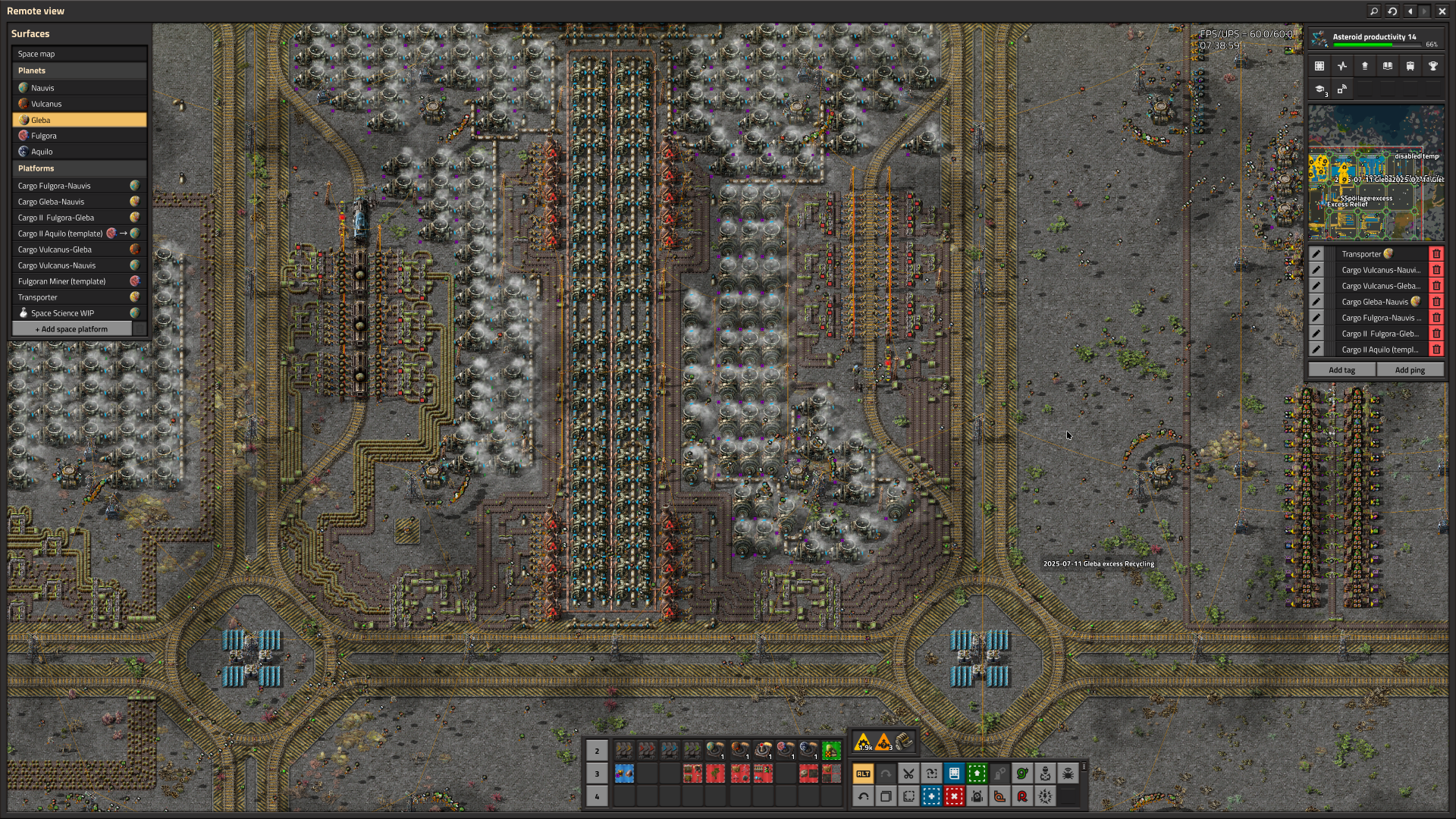Open the trains overview icon
The width and height of the screenshot is (1456, 819).
pyautogui.click(x=1410, y=67)
